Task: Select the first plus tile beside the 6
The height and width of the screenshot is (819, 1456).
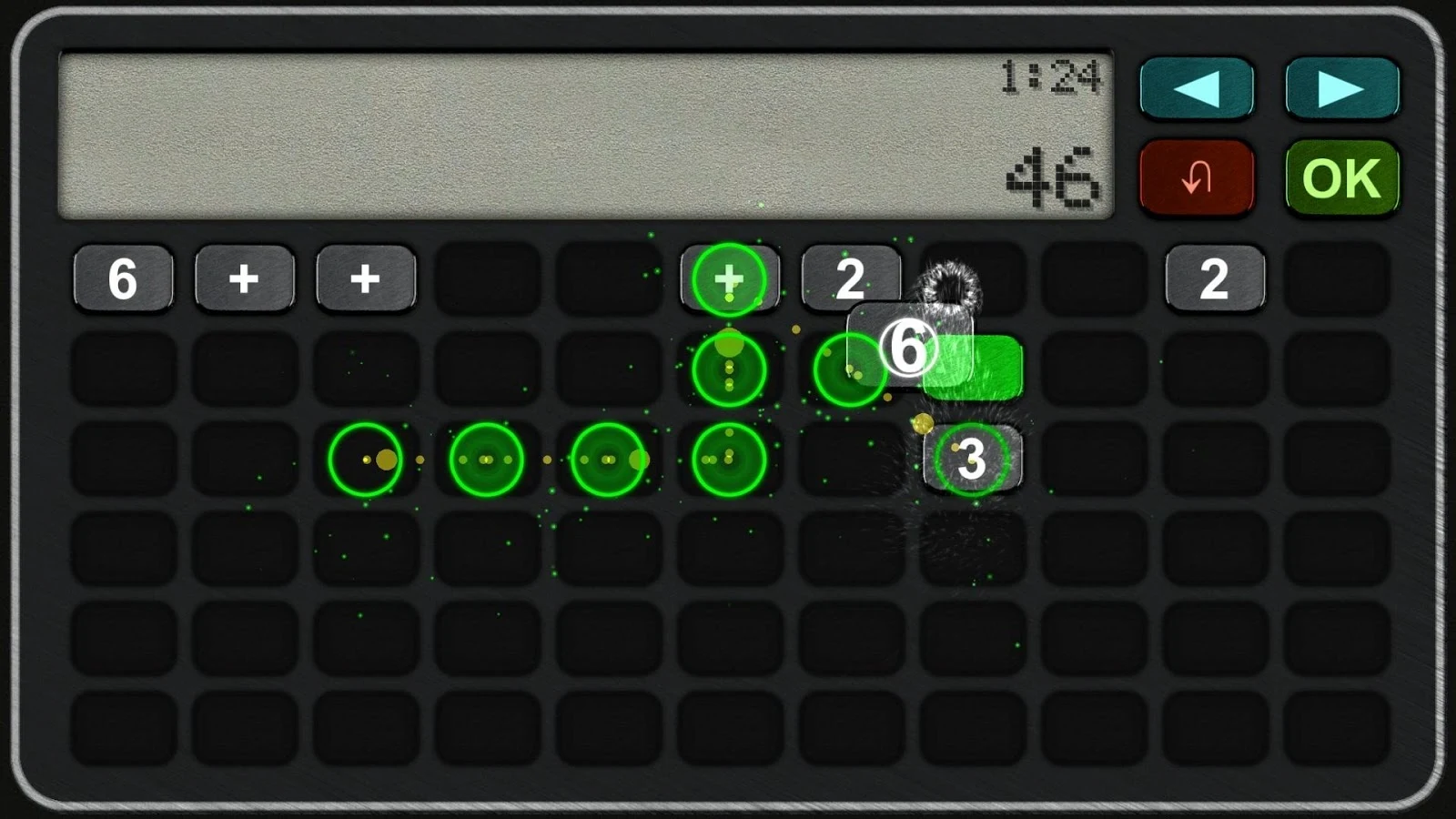Action: [x=244, y=279]
